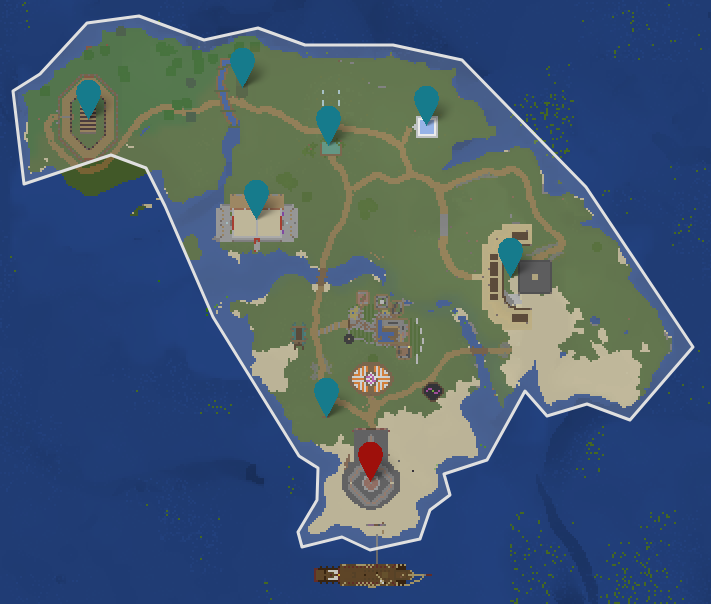Open the teal marker southwest of the round plaza

tap(327, 395)
